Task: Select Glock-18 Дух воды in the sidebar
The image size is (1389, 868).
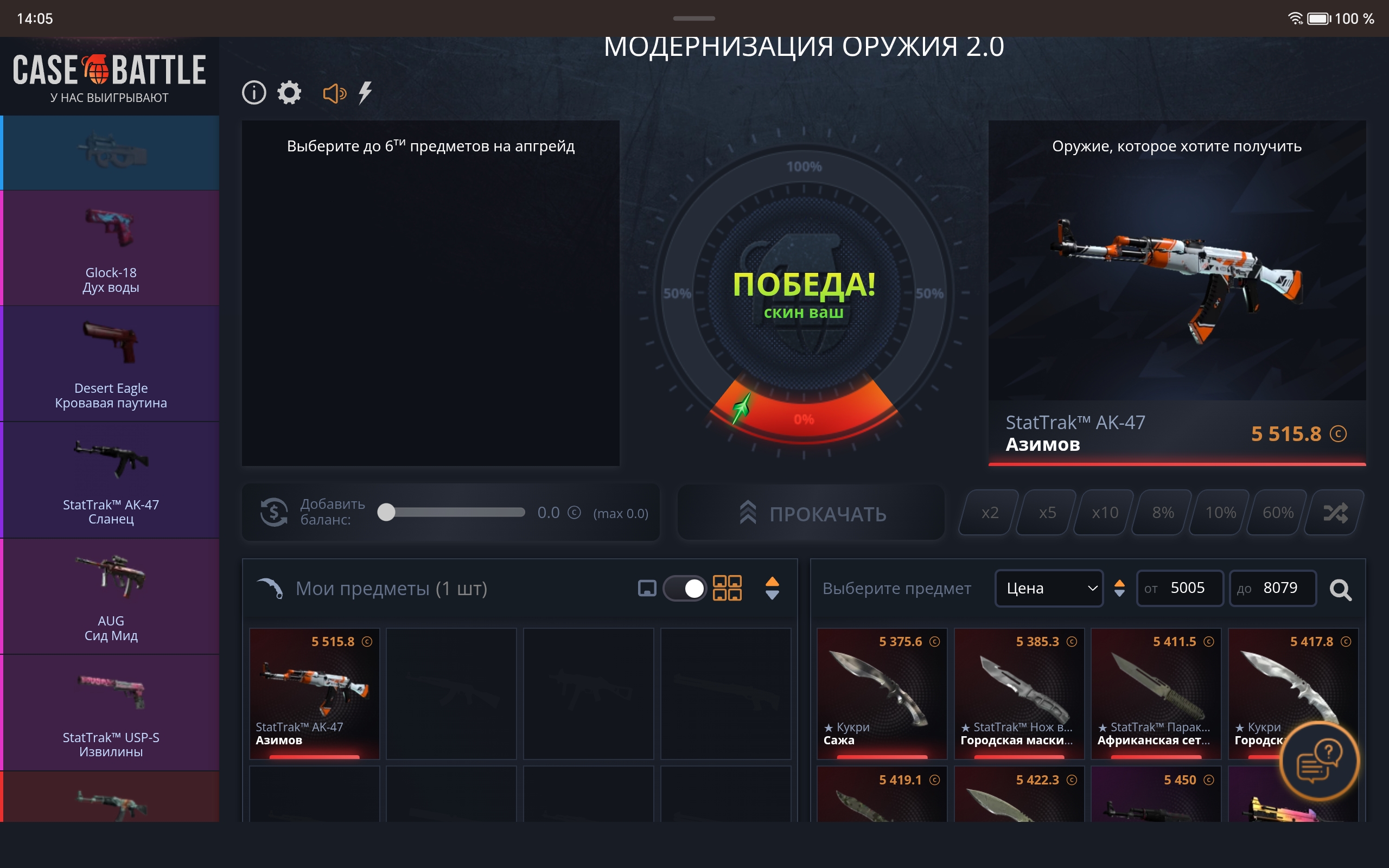Action: pyautogui.click(x=110, y=248)
